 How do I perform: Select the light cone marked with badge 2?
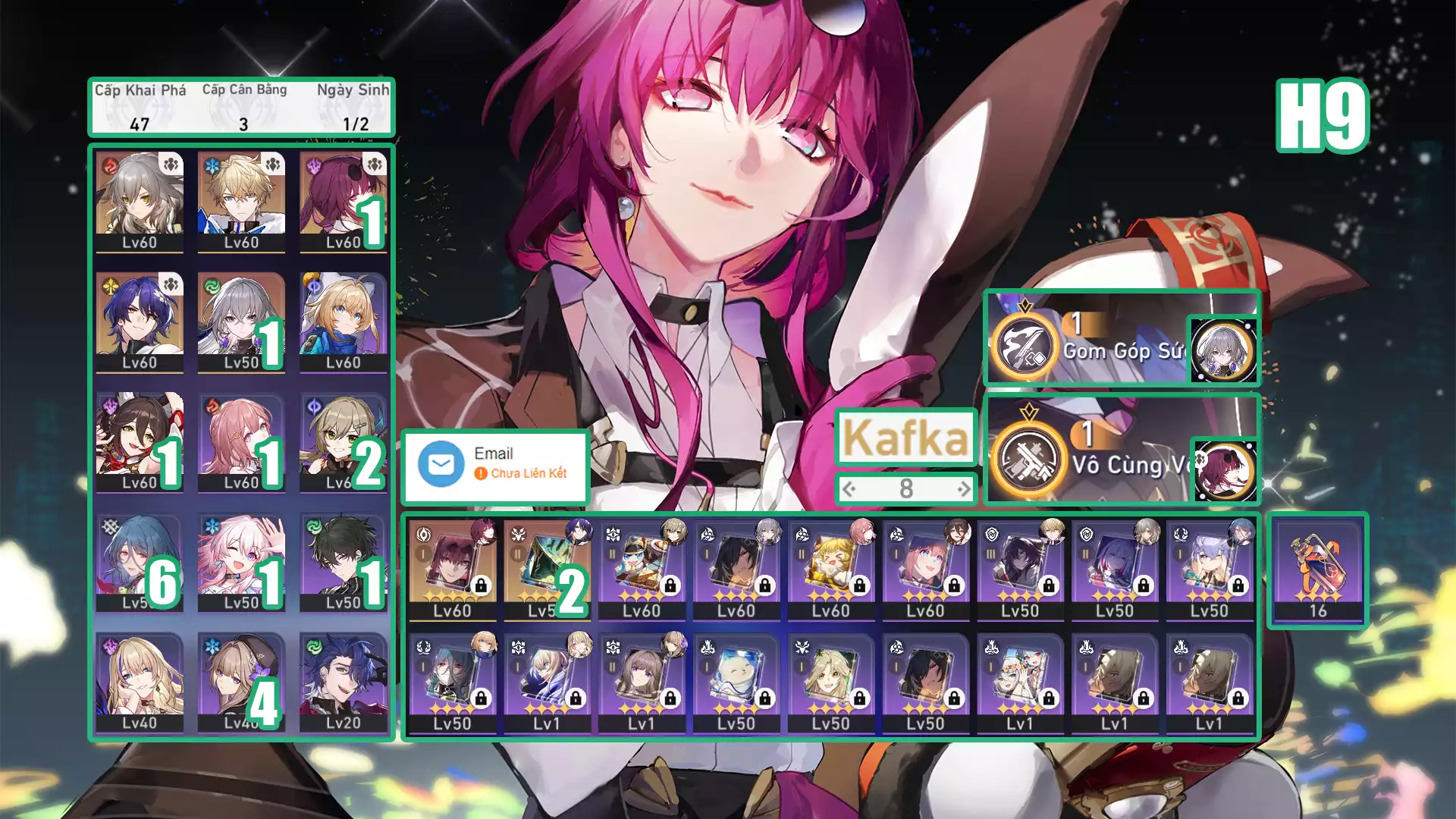[x=547, y=570]
